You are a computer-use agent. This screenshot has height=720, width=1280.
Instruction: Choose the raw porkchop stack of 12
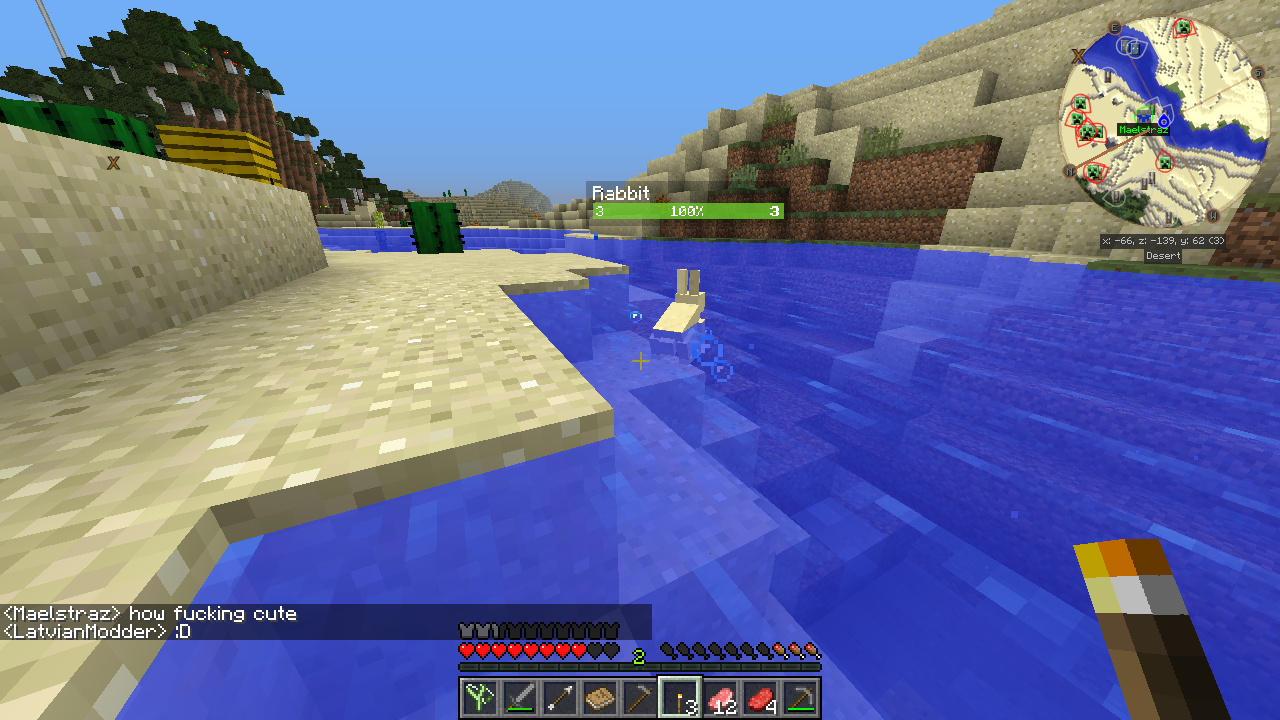pos(720,697)
